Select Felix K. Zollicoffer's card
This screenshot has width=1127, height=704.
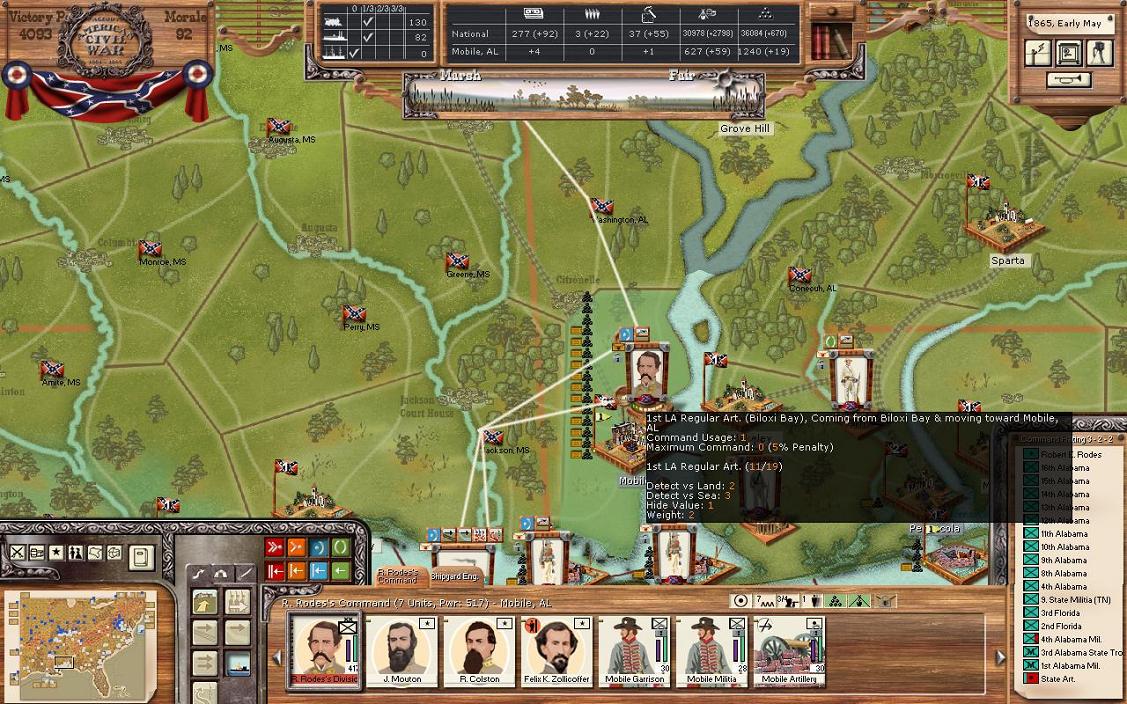(557, 651)
